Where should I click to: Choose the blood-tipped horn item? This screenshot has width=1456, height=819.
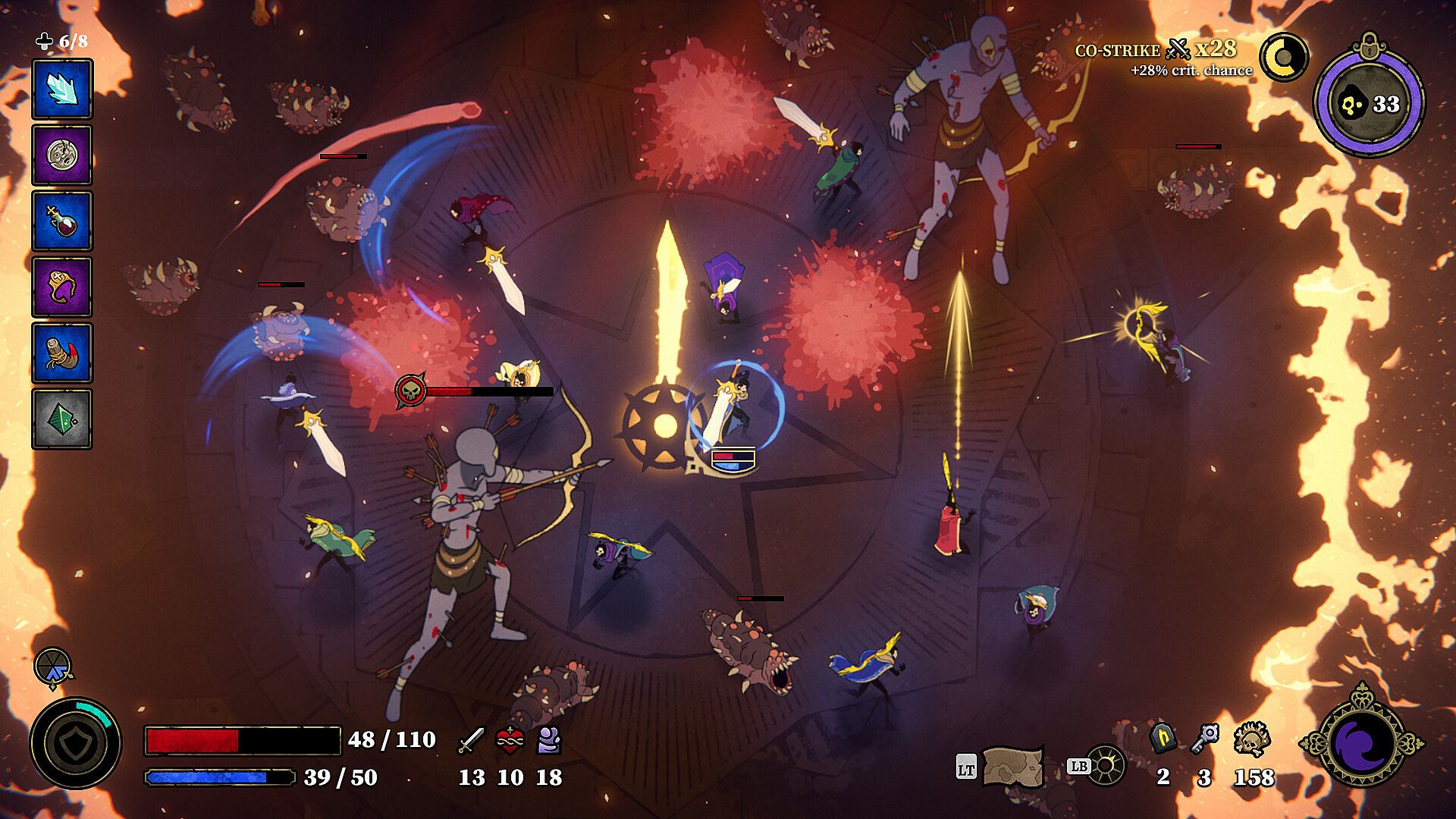62,353
